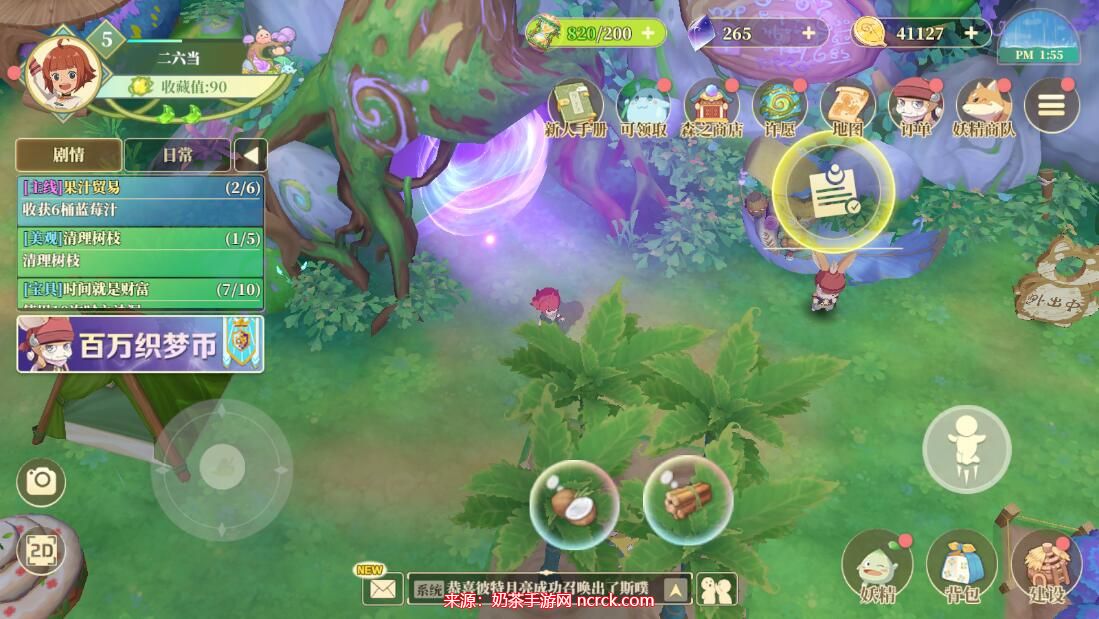Open the 妖精商队 fairy caravan

[x=984, y=105]
